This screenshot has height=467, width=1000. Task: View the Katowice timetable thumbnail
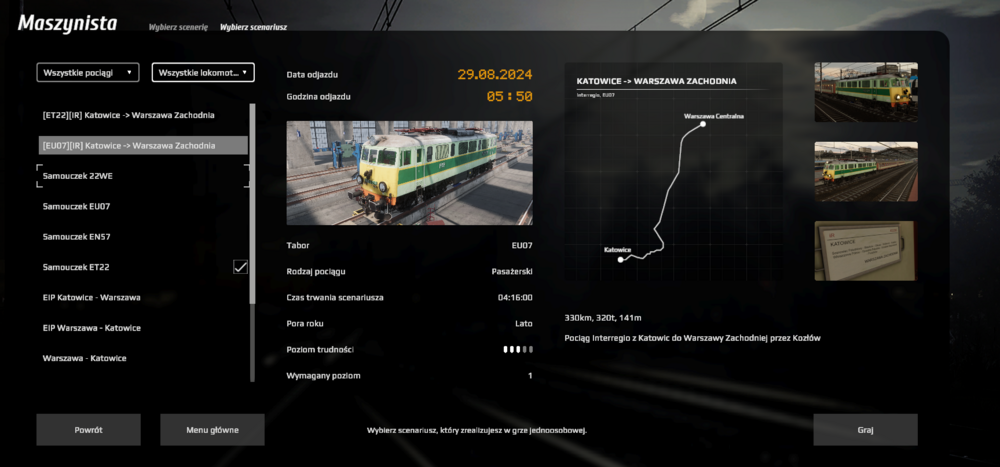[x=866, y=250]
